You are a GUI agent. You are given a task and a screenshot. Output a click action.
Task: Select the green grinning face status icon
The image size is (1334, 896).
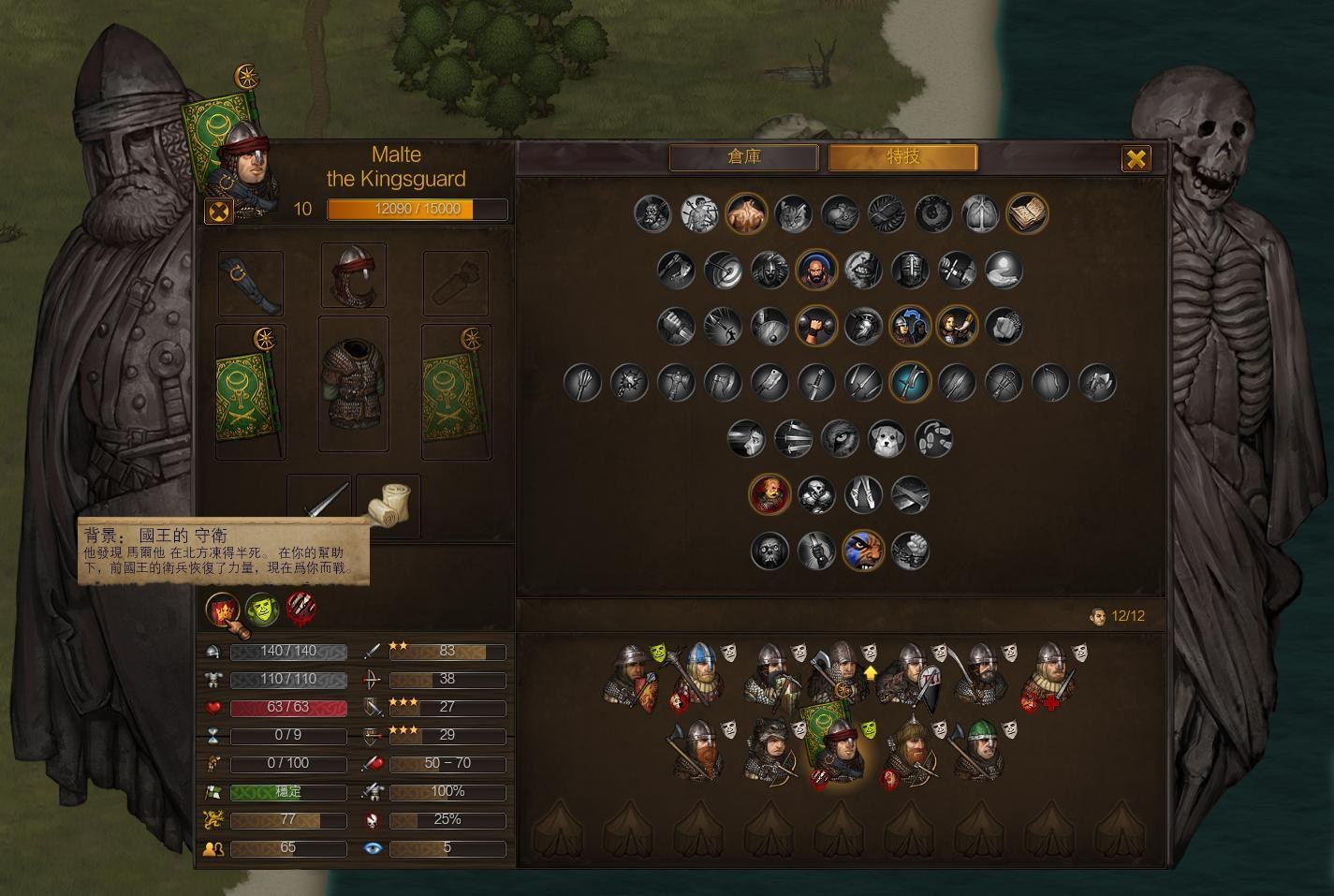(262, 610)
